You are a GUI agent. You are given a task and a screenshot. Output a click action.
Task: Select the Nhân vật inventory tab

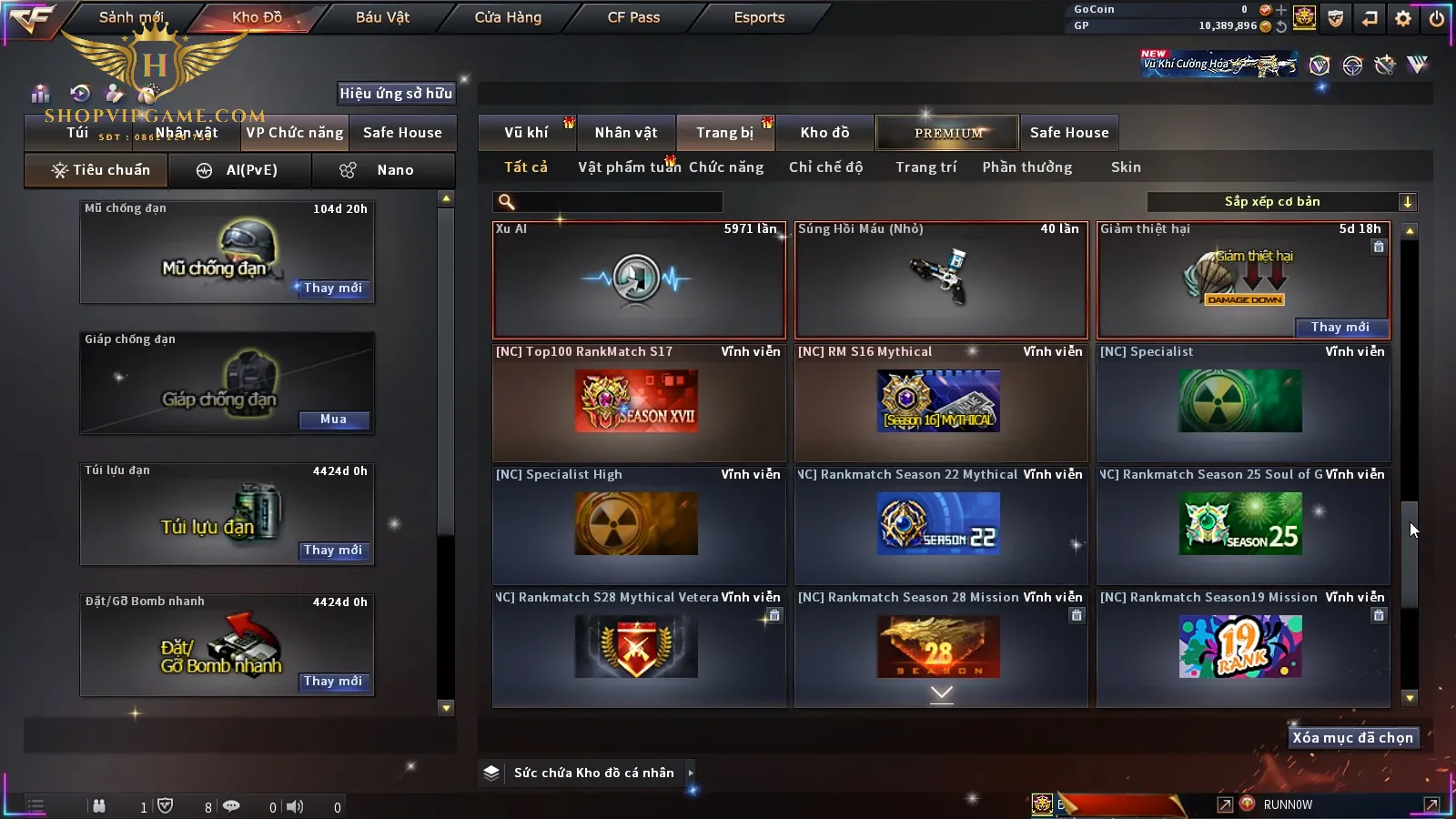(x=626, y=133)
